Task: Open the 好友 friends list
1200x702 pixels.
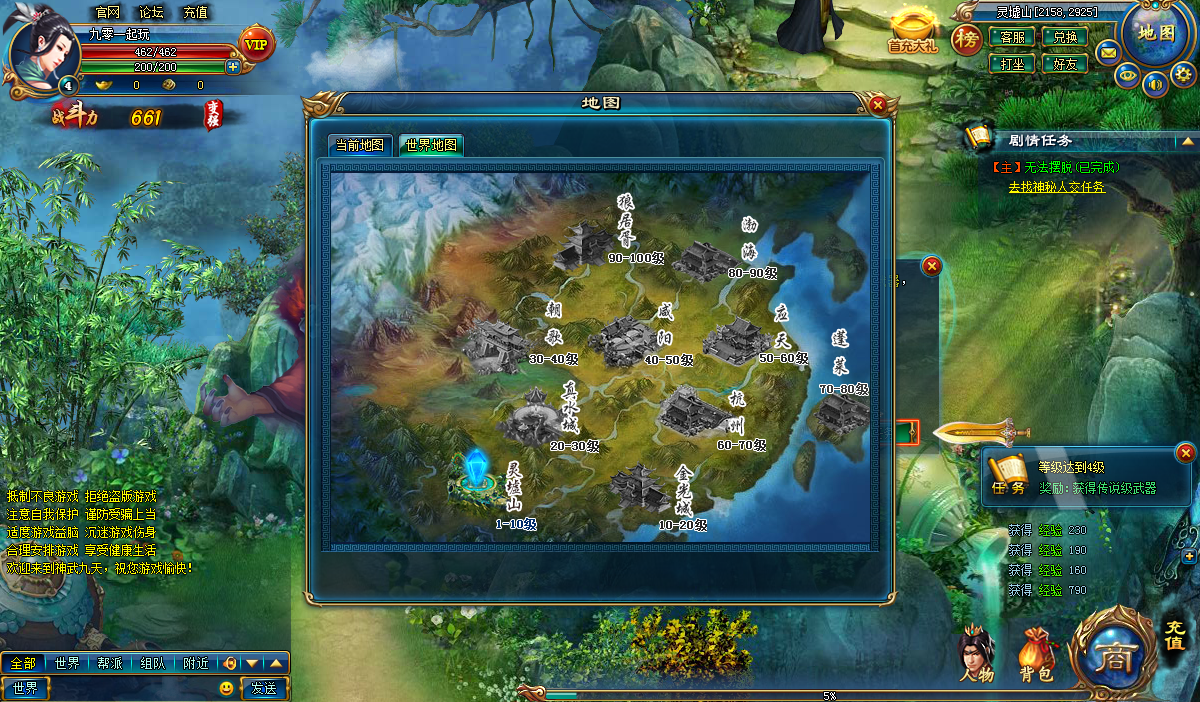Action: pos(1065,63)
